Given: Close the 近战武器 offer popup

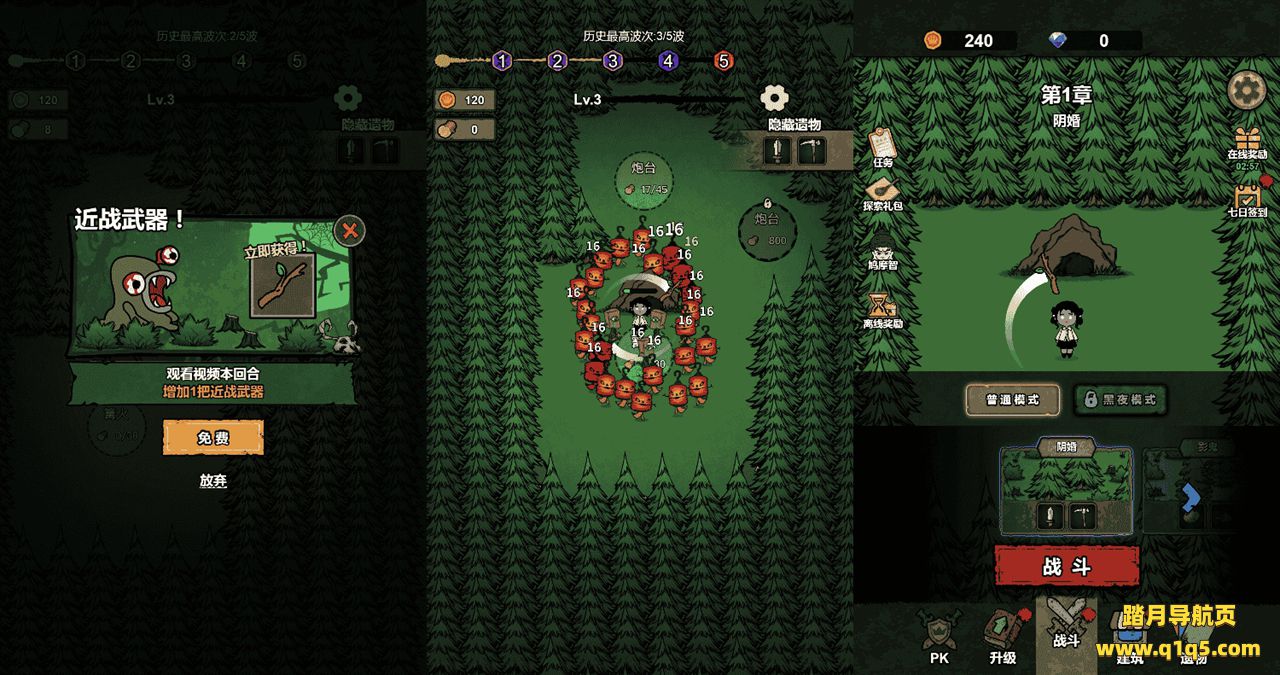Looking at the screenshot, I should tap(349, 231).
